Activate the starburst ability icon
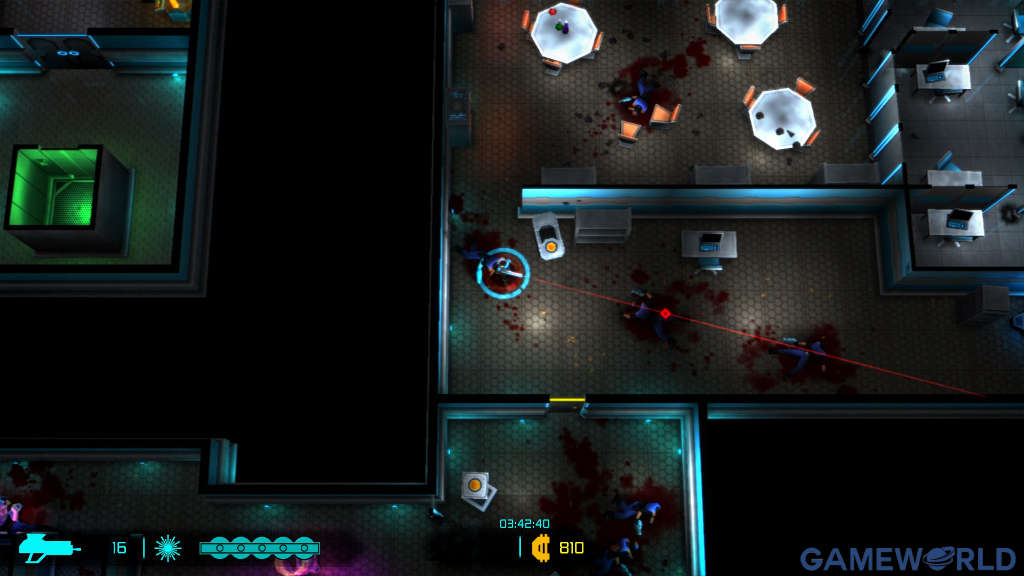 click(168, 547)
